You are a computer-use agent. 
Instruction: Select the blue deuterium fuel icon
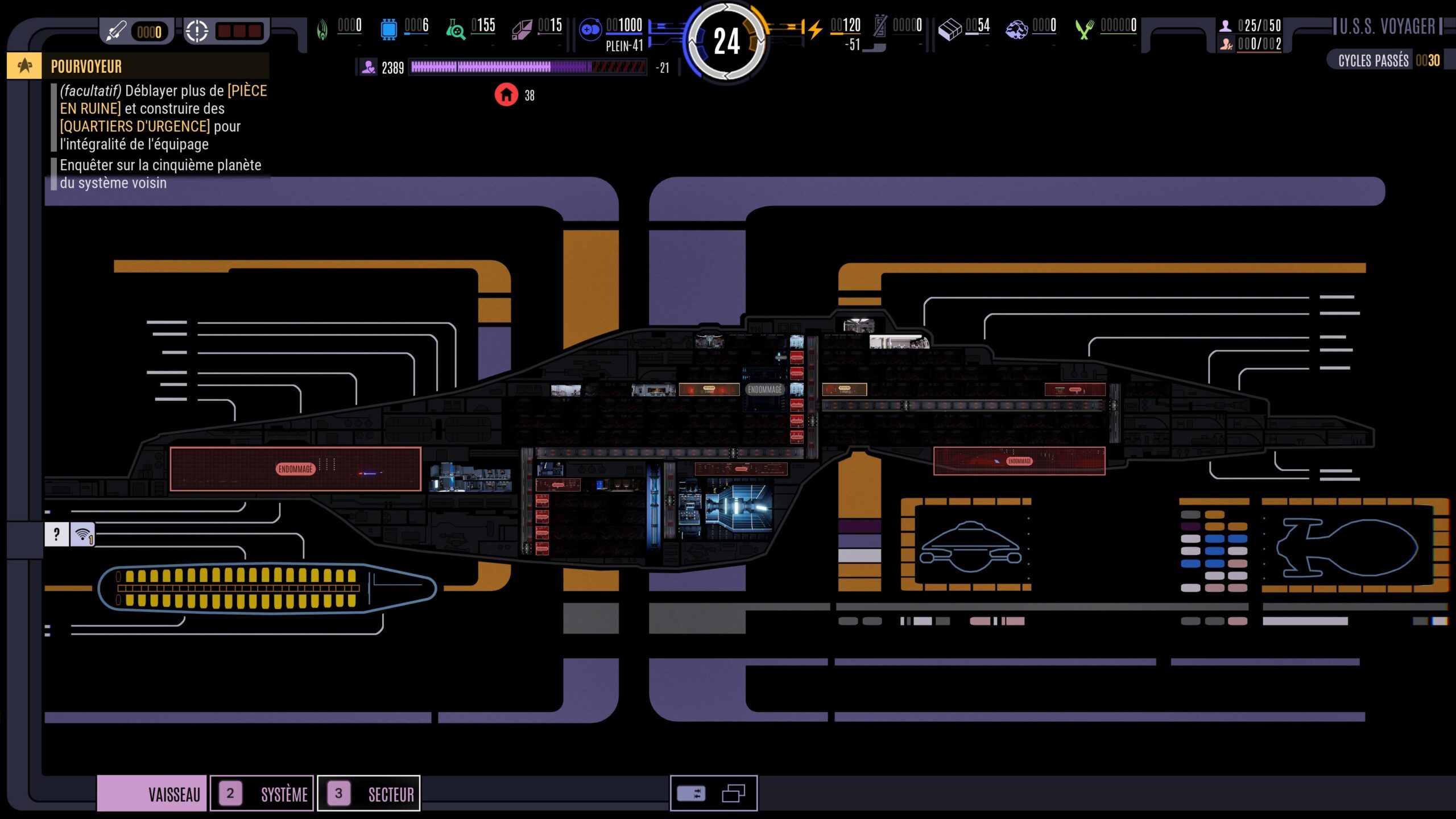[590, 28]
